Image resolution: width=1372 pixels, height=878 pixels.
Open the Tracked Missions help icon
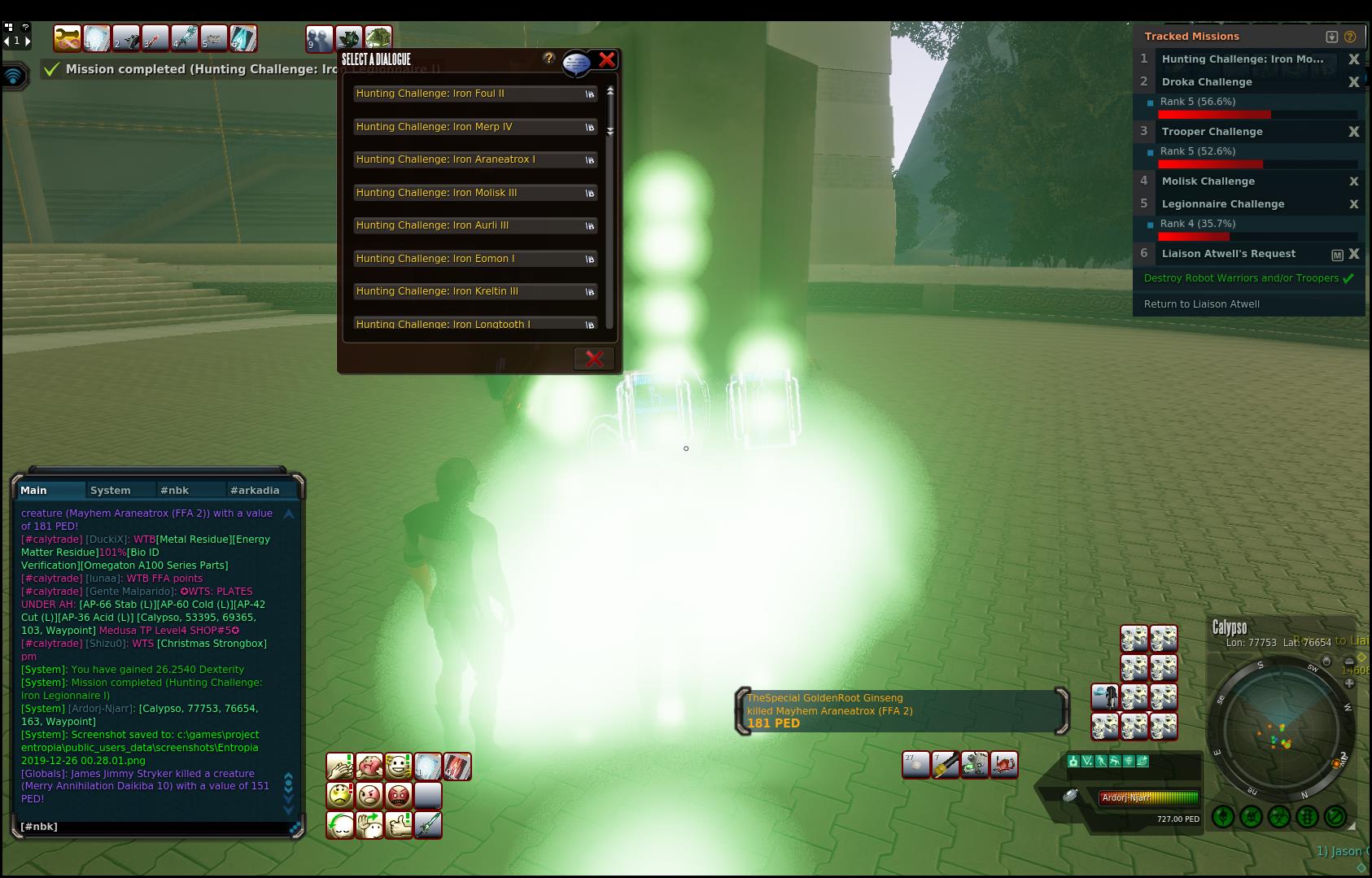[x=1350, y=37]
